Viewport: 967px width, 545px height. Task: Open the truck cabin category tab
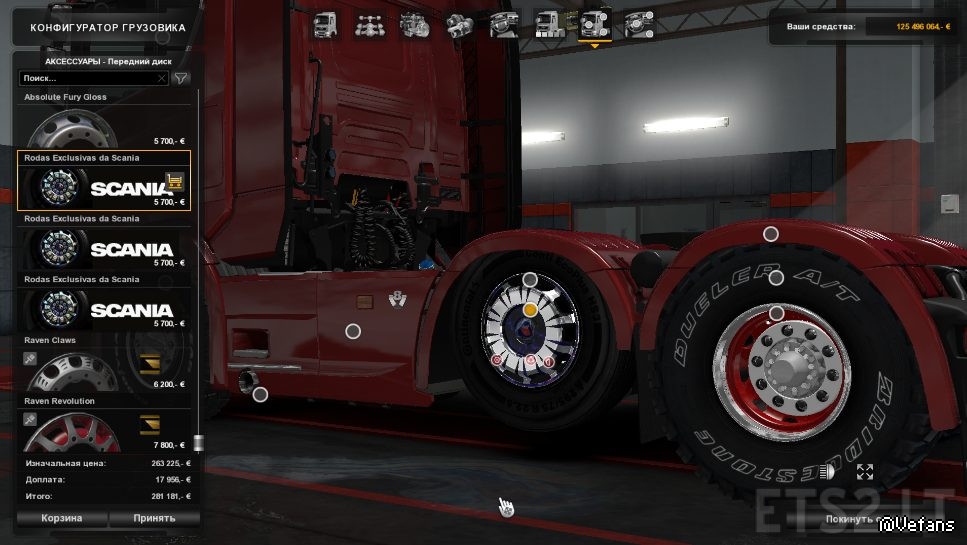pos(326,24)
